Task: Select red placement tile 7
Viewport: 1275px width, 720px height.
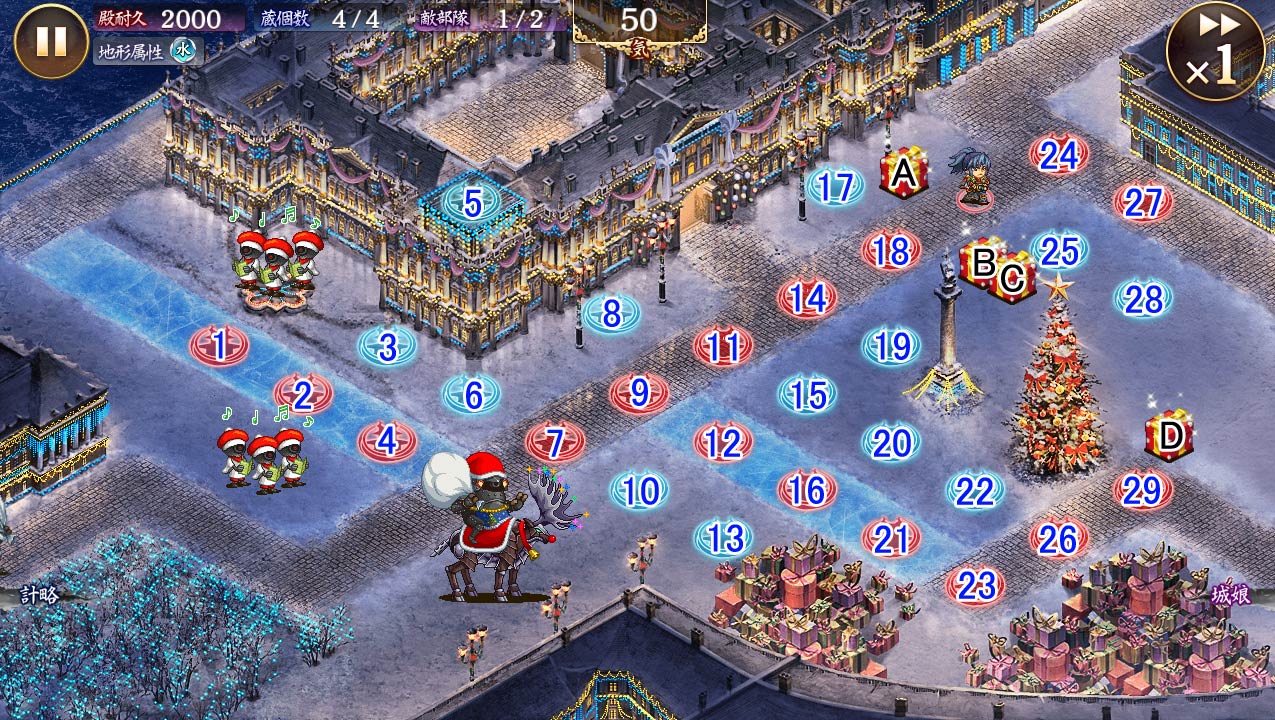Action: click(x=555, y=442)
